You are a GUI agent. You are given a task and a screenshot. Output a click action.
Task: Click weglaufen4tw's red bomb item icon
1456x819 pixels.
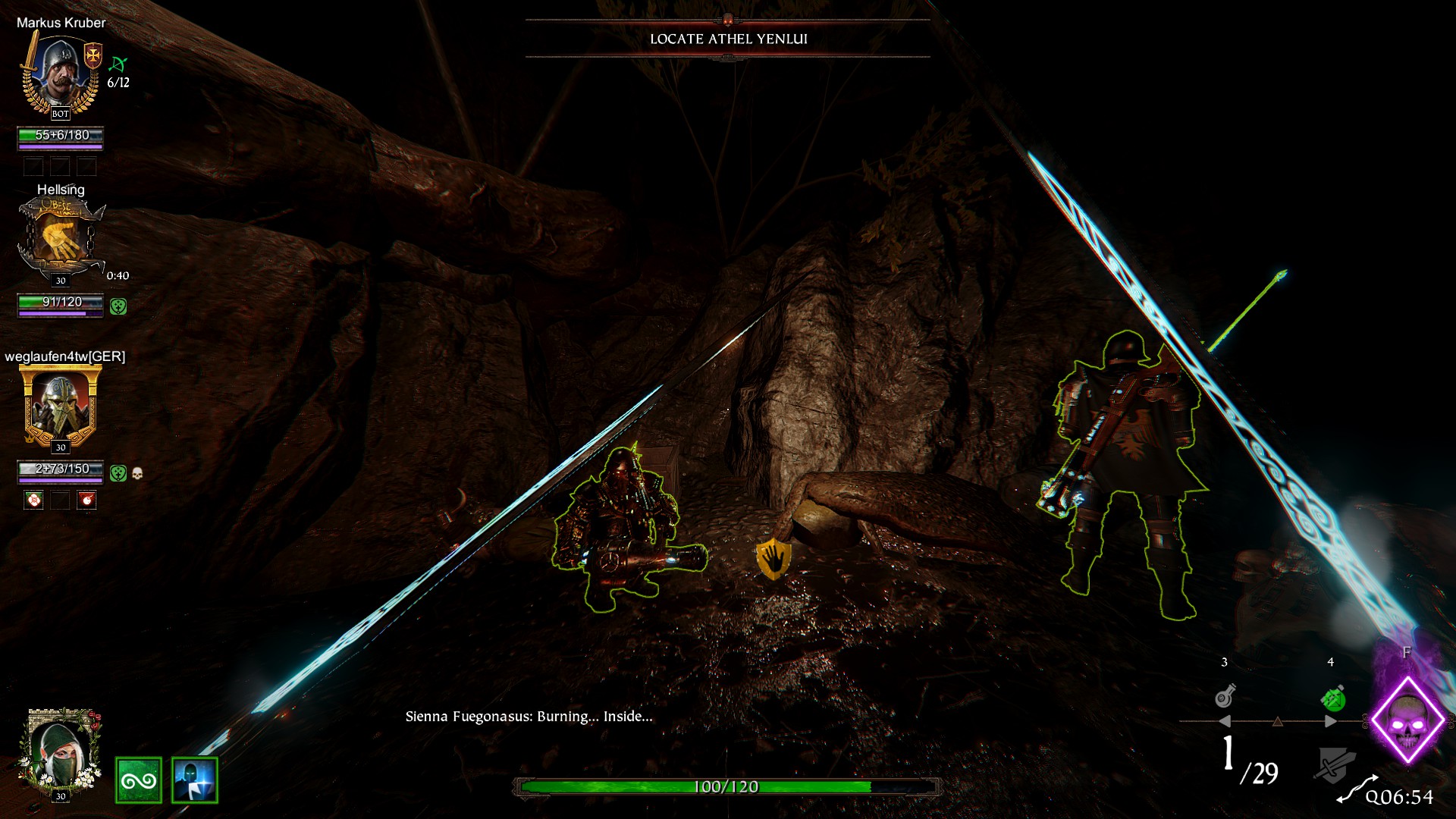pyautogui.click(x=87, y=500)
